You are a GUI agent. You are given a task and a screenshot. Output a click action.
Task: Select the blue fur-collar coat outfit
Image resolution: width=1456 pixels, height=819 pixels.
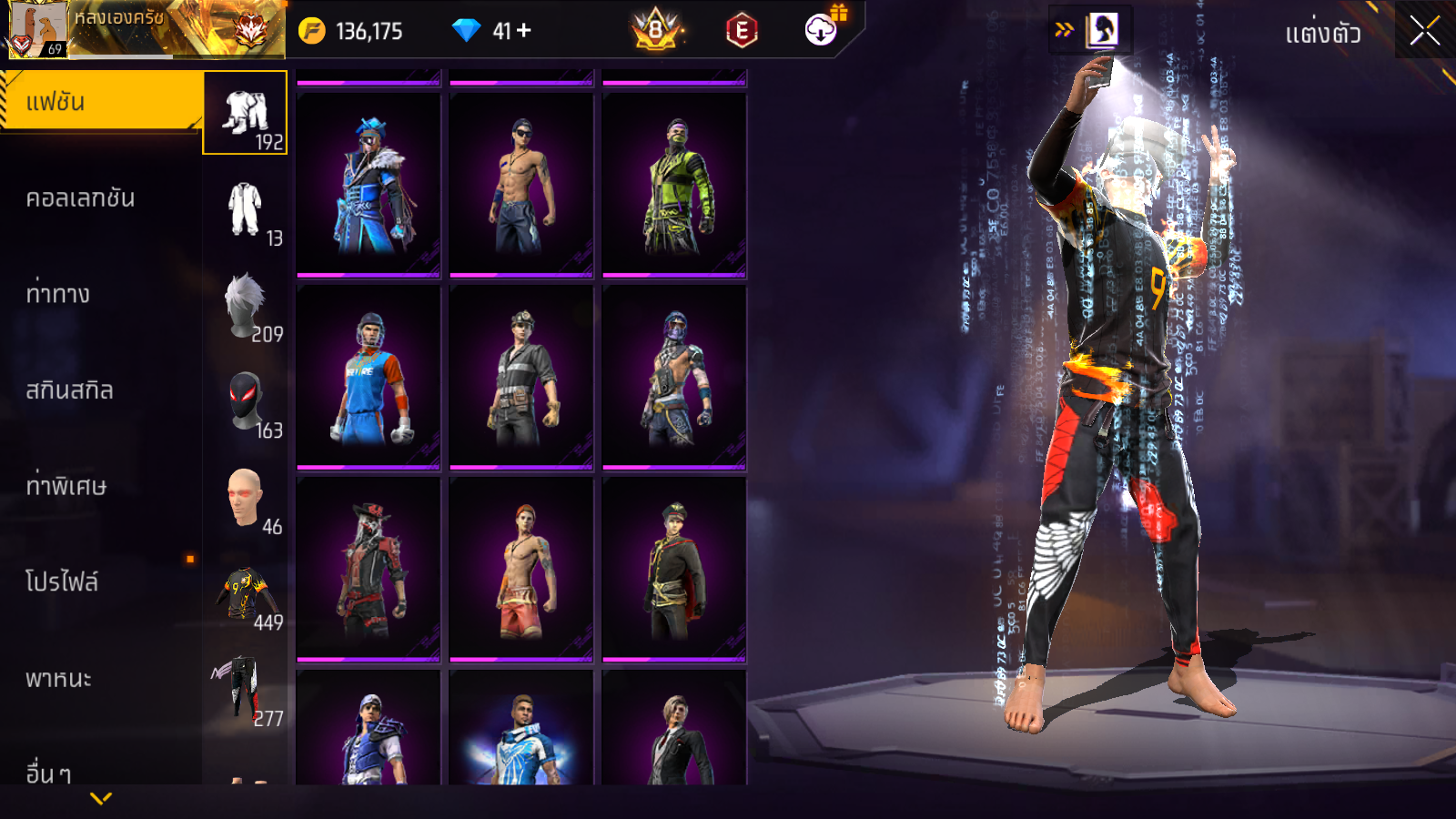369,185
